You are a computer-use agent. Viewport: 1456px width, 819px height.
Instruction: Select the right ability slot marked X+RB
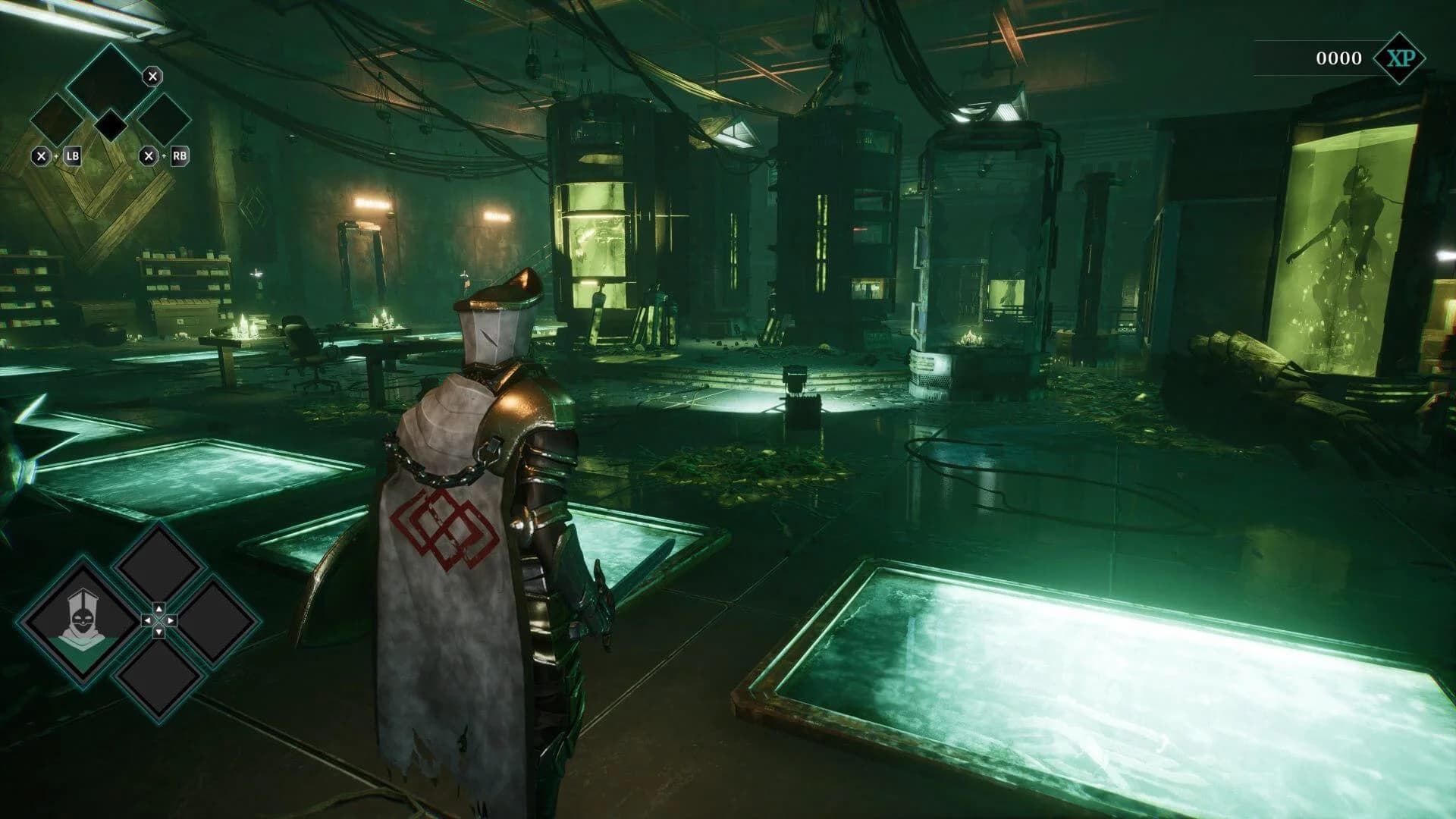point(163,121)
